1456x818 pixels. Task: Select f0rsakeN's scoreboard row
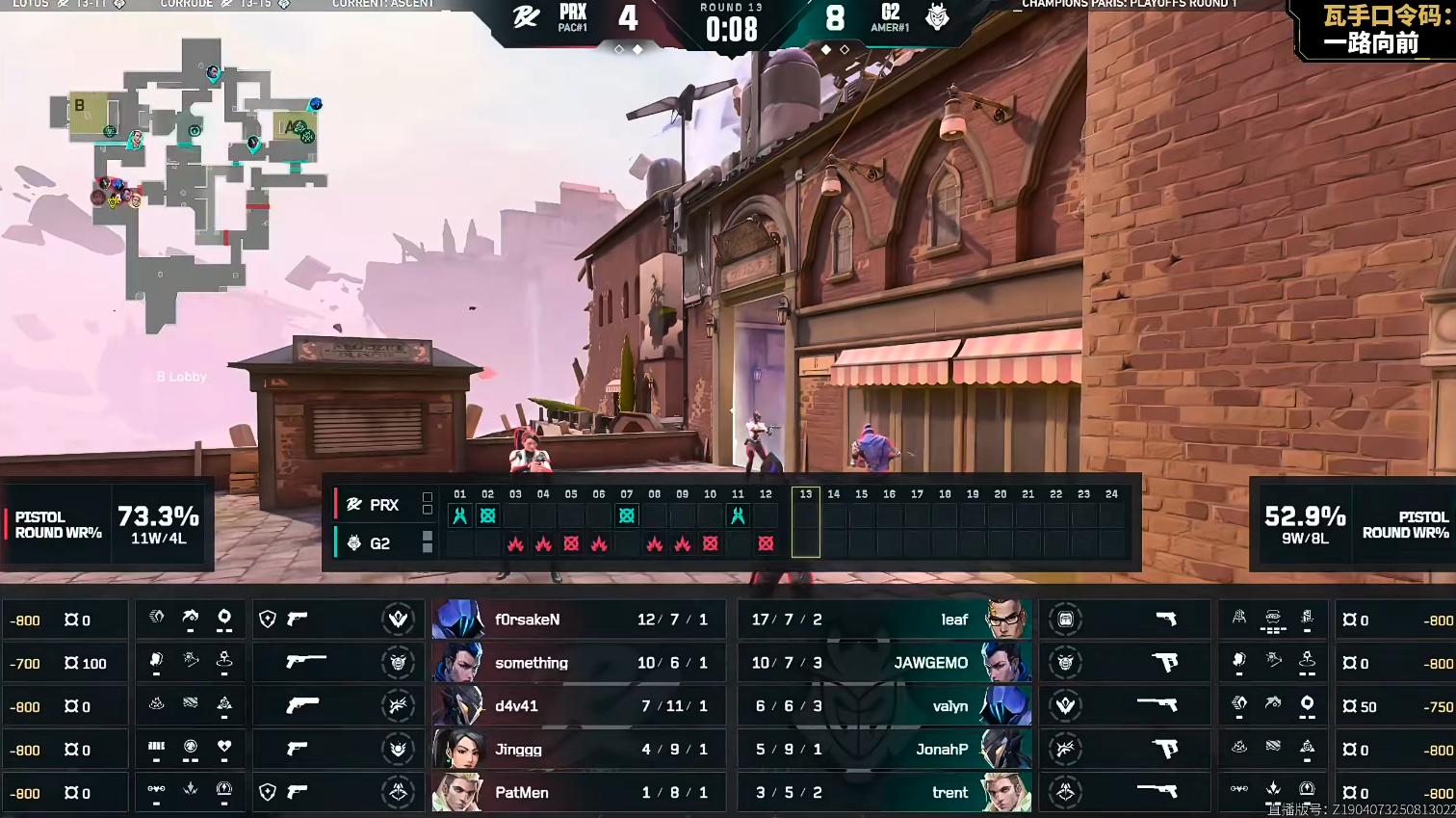(574, 620)
